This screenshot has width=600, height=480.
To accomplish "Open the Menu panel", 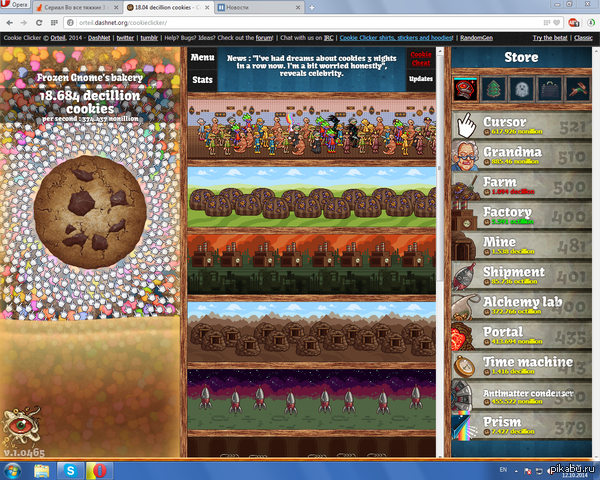I will tap(202, 58).
